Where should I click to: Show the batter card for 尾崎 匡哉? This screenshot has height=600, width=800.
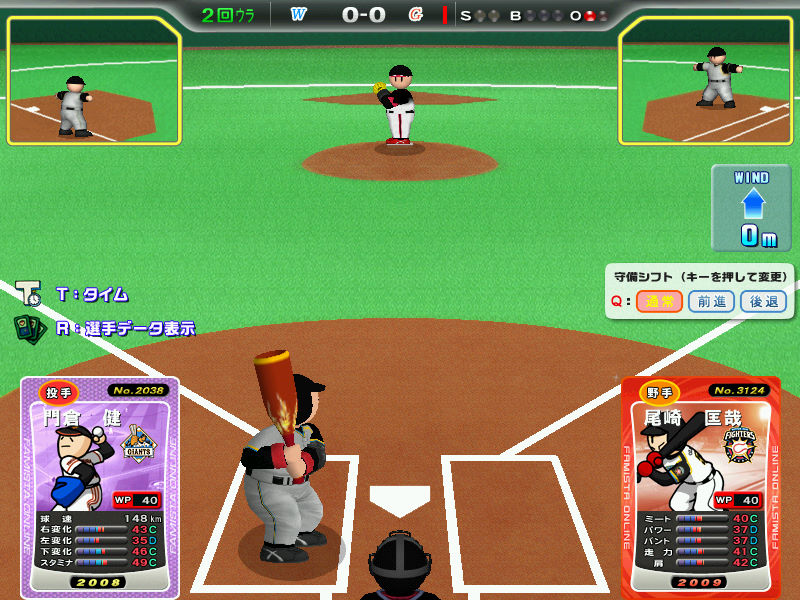click(700, 487)
